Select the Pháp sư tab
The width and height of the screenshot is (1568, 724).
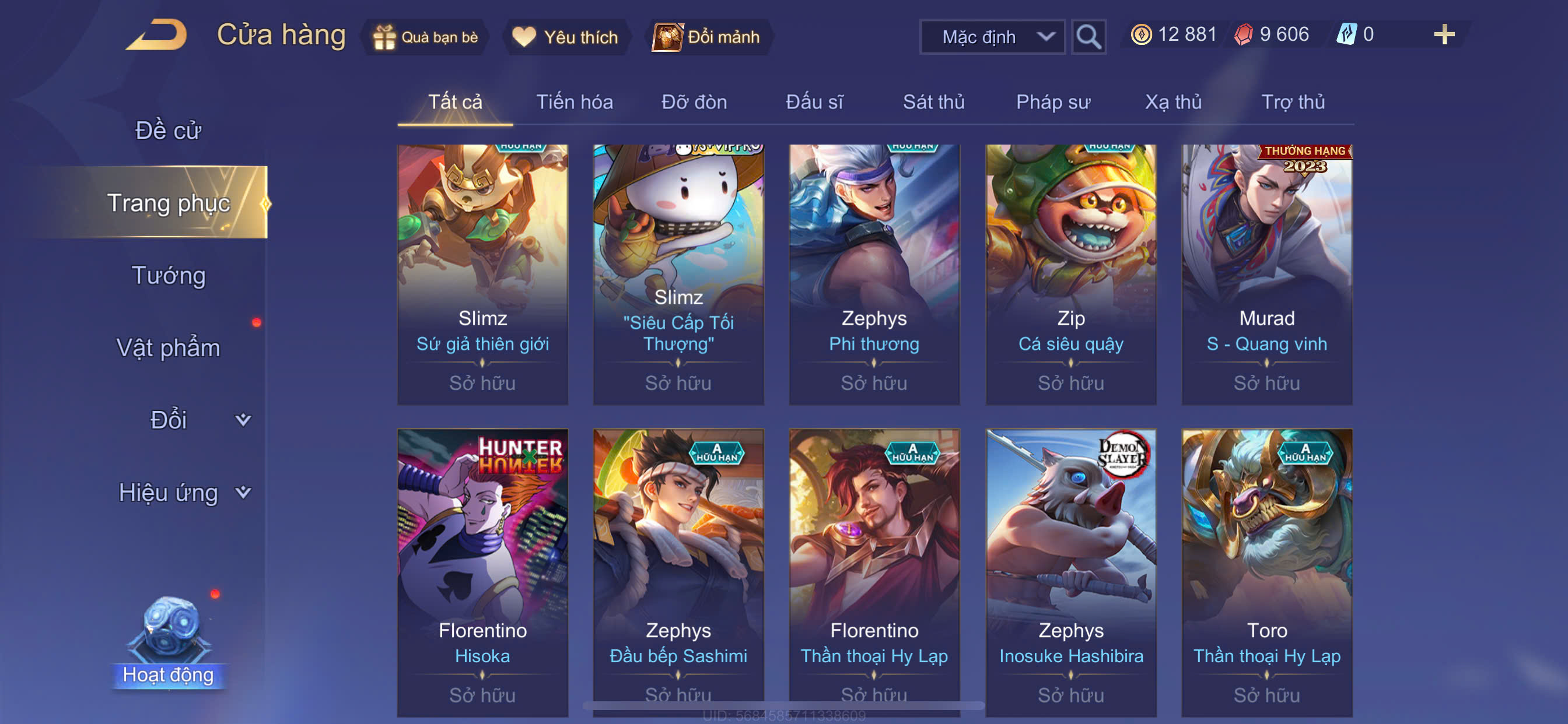click(x=1052, y=101)
